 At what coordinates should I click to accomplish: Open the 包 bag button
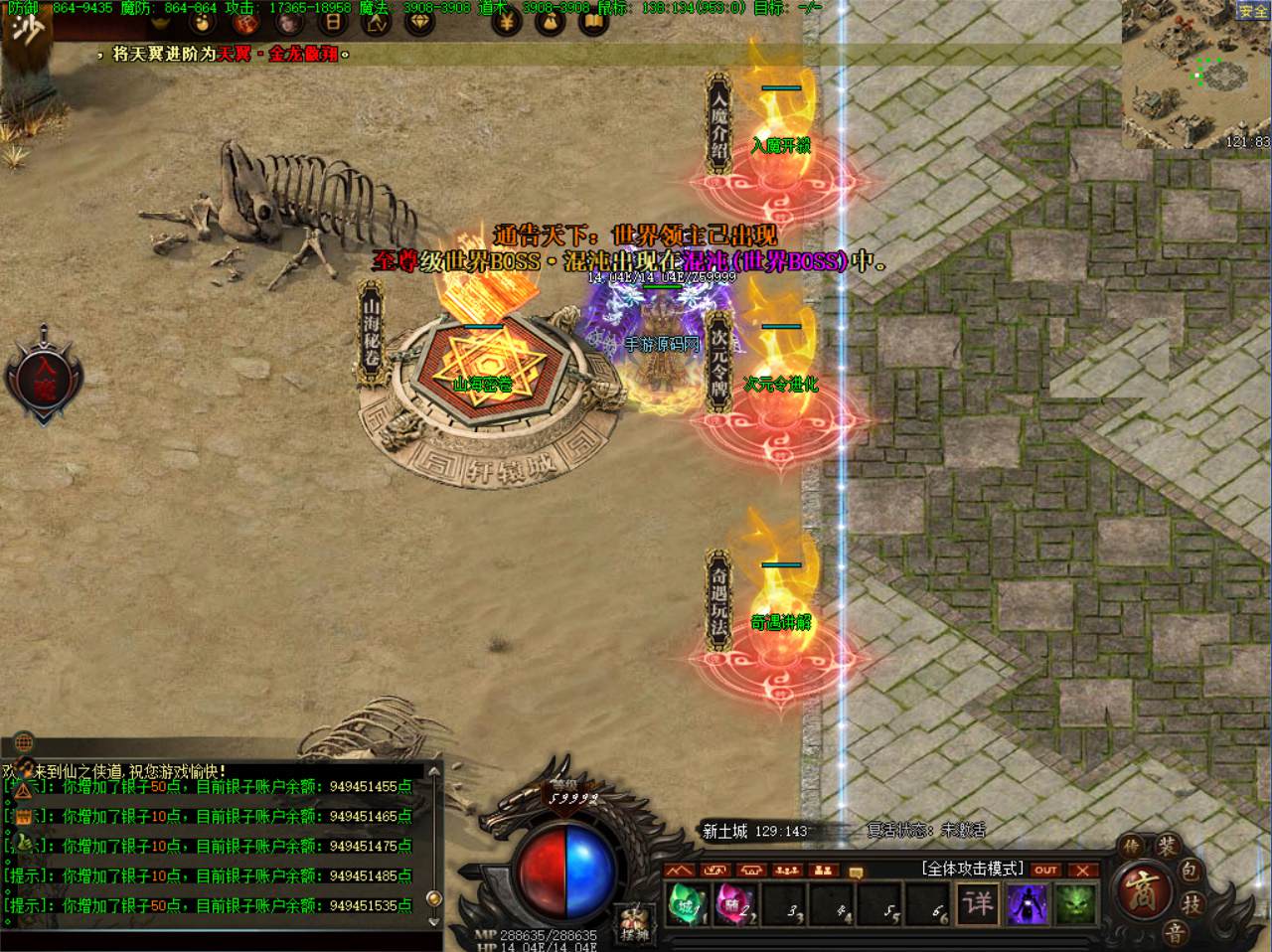(x=1191, y=872)
